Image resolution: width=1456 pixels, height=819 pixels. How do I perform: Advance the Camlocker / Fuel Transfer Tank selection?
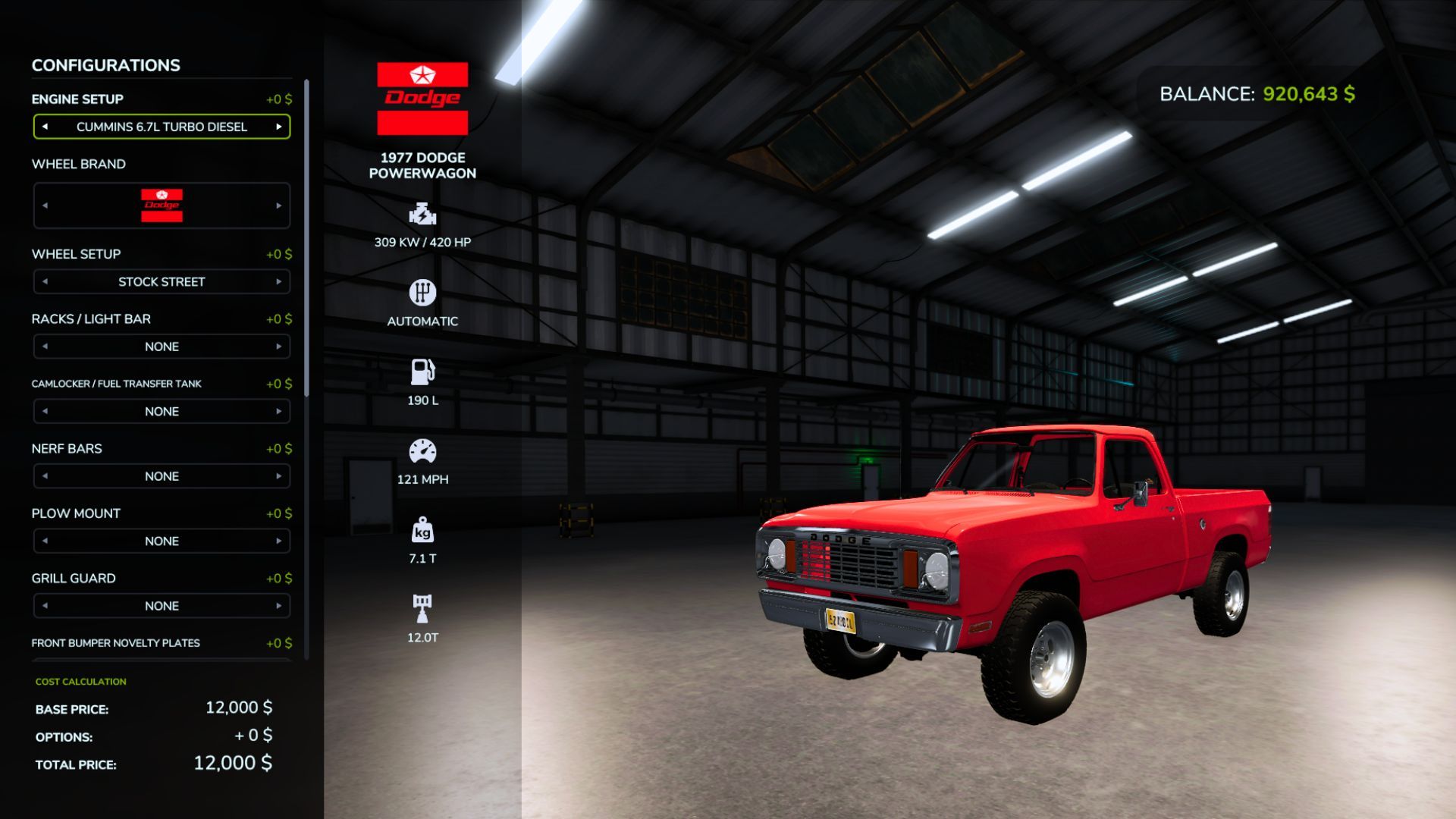[278, 411]
